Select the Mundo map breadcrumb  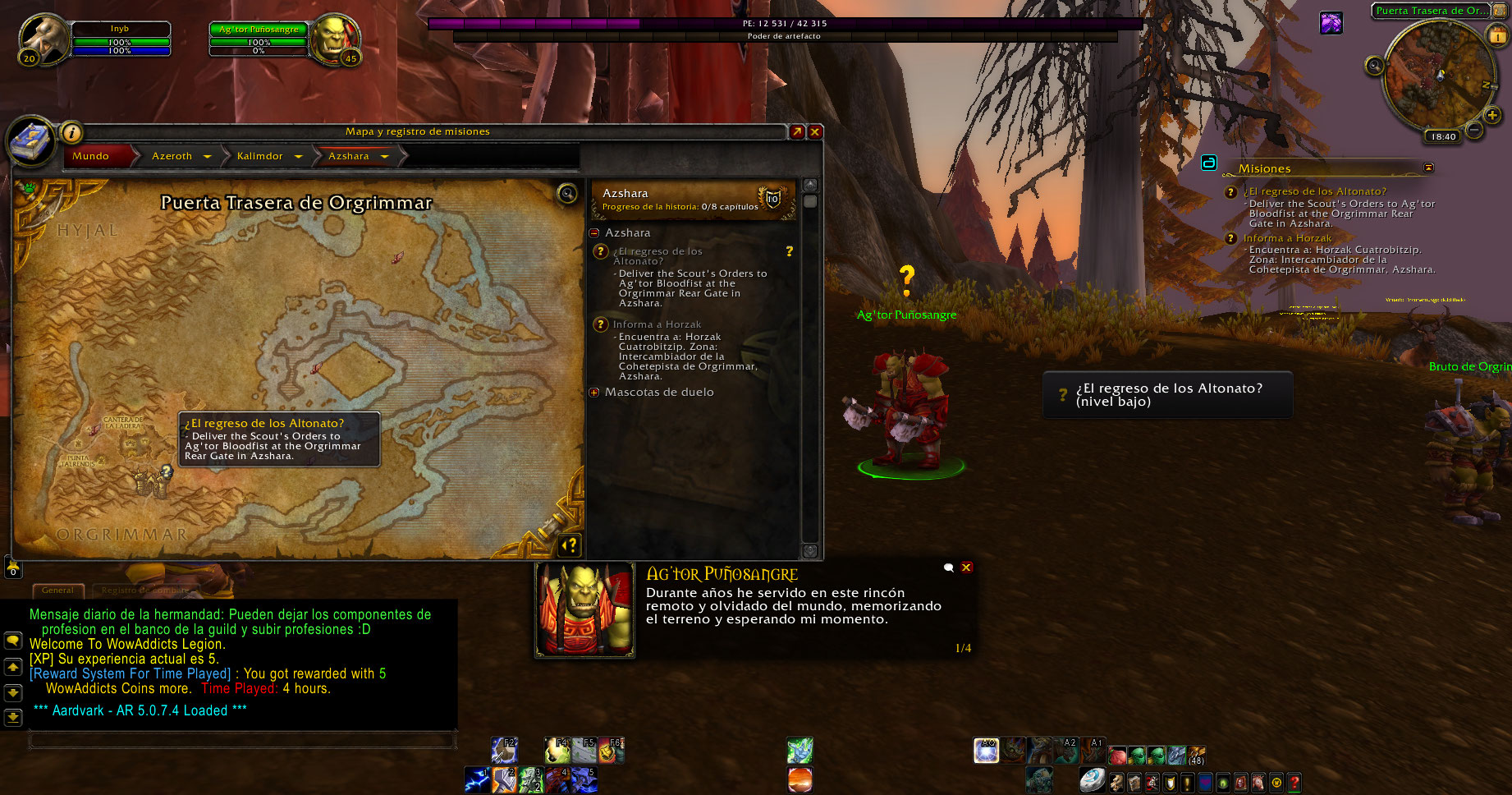point(91,156)
